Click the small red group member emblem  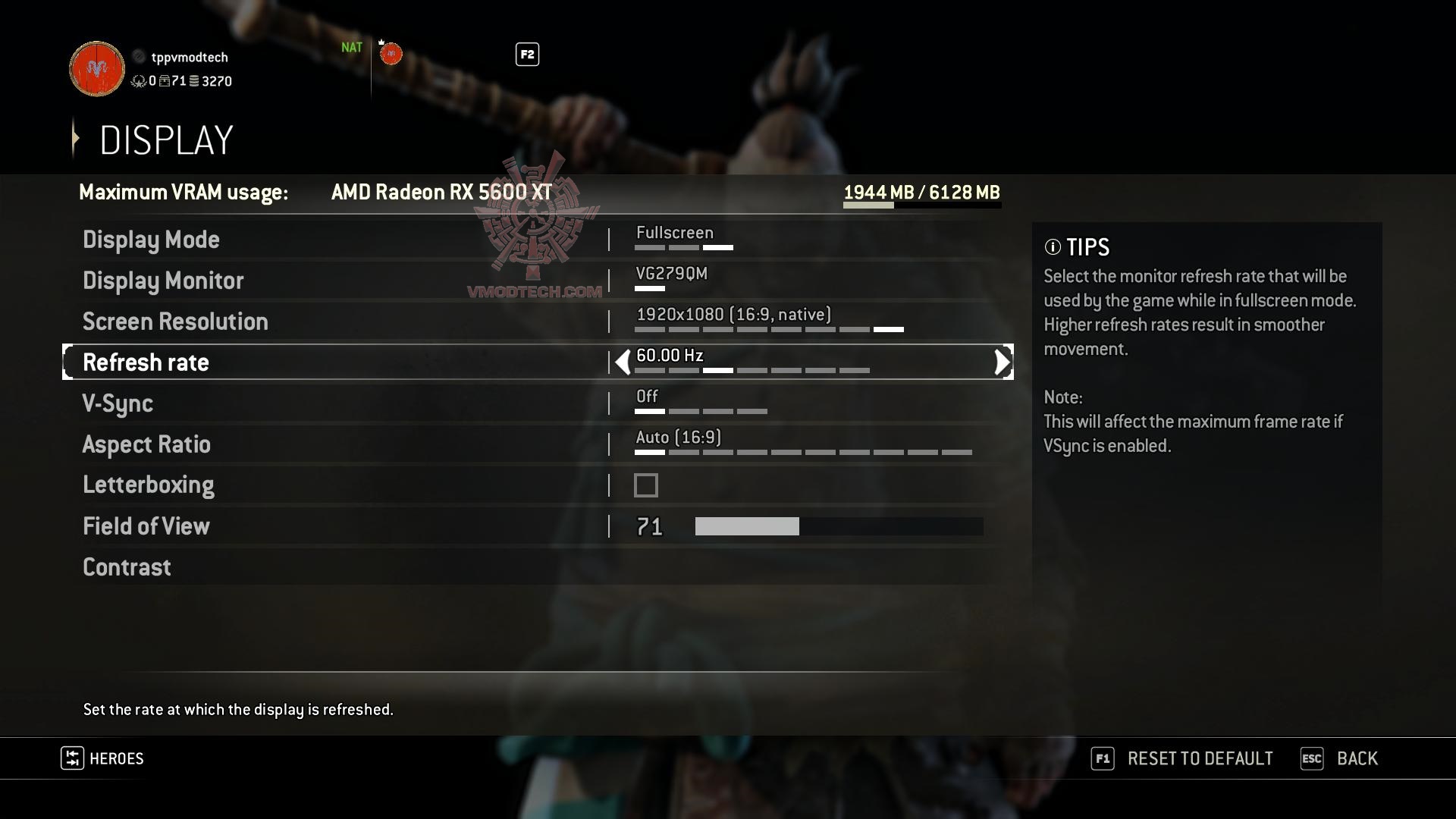tap(391, 54)
